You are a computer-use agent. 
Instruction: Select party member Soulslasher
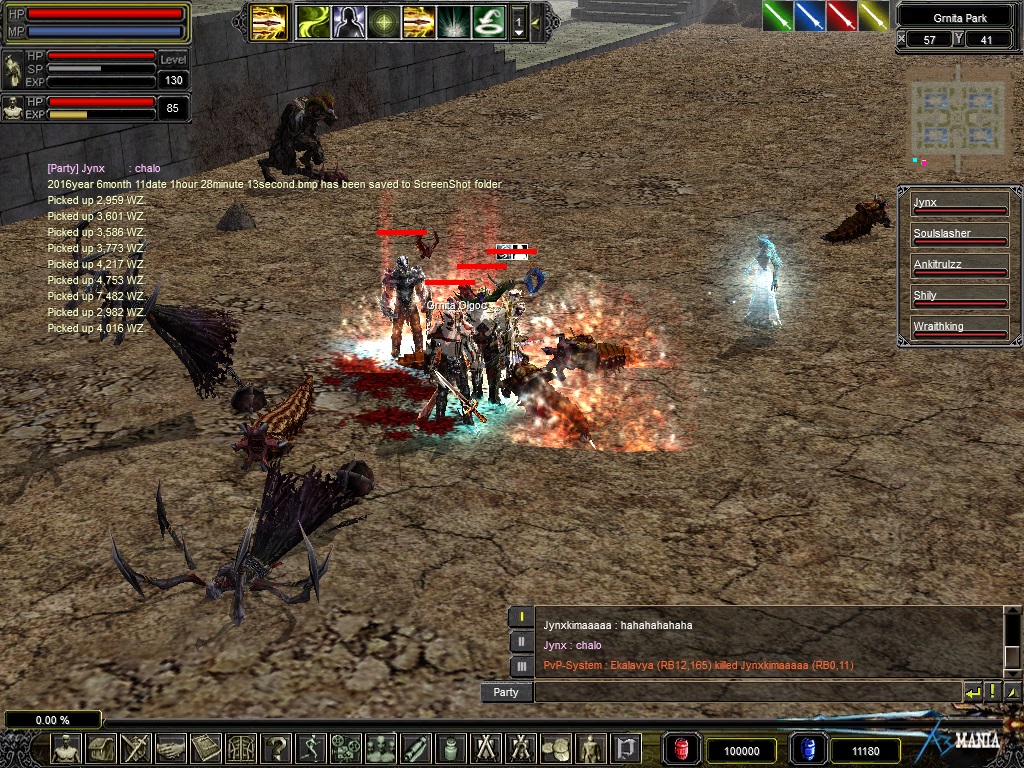[x=957, y=236]
